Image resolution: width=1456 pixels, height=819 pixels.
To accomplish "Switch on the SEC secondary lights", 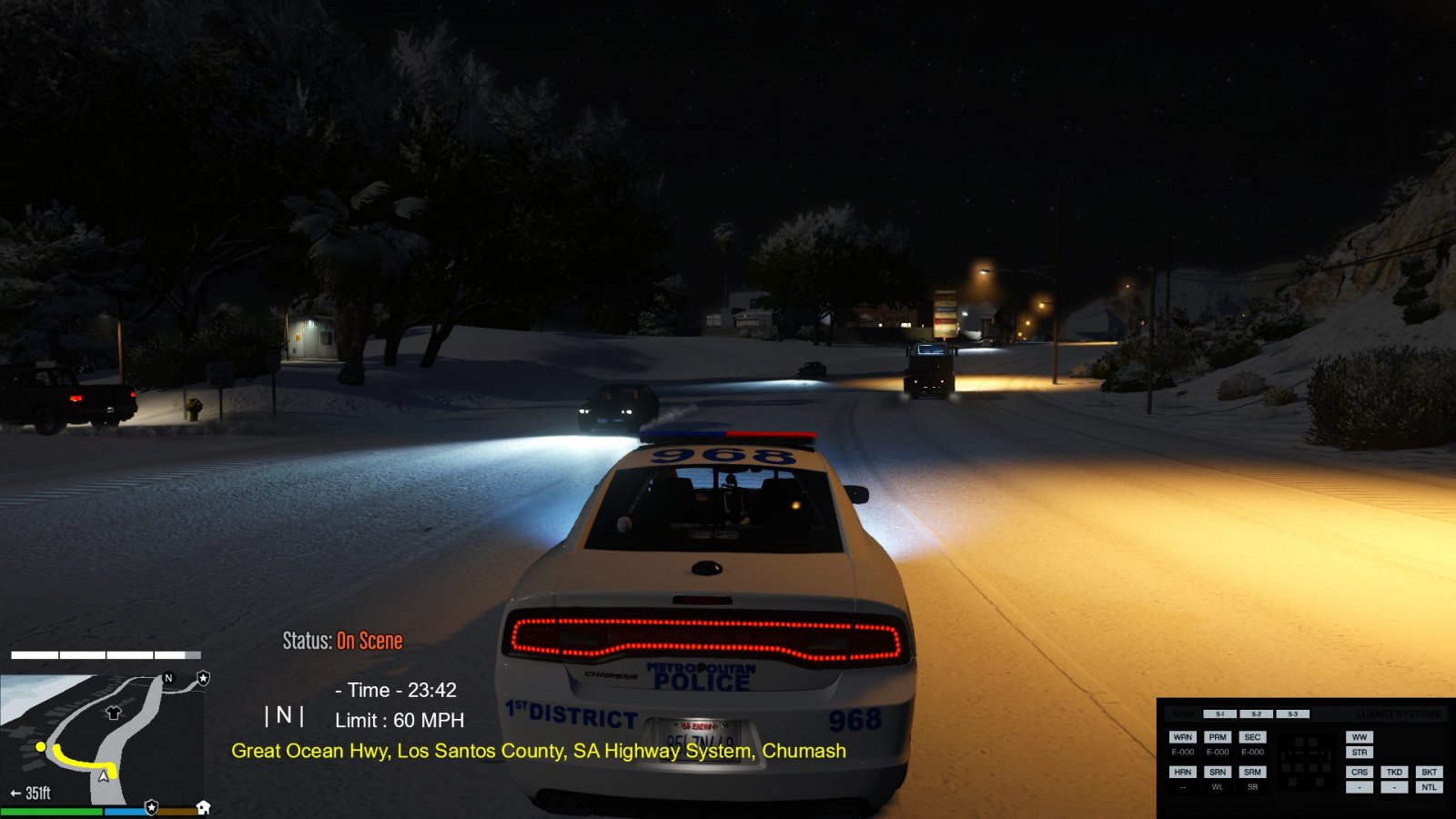I will tap(1252, 737).
